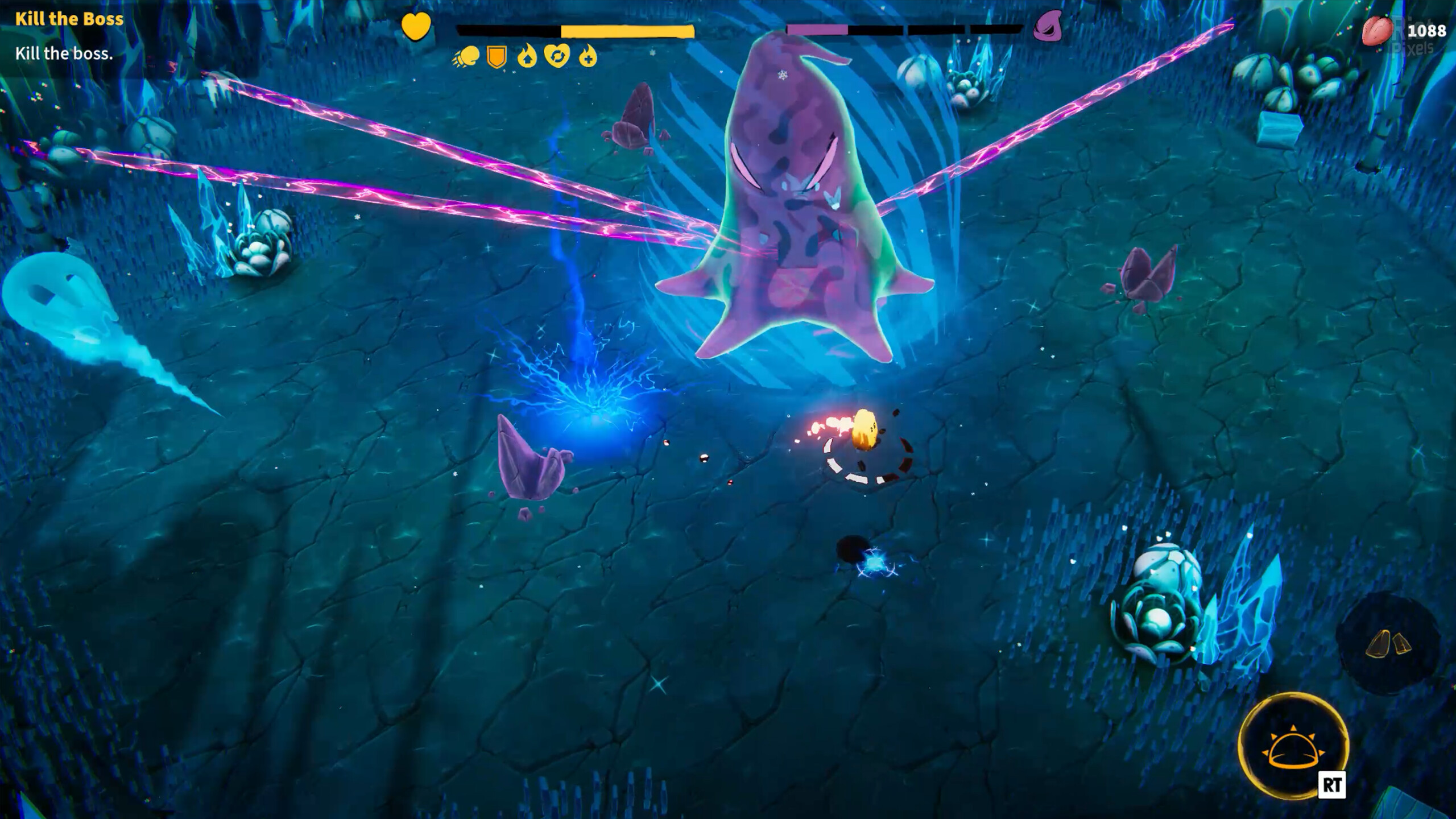
Task: Open the Kill the Boss objective tracker
Action: [x=69, y=19]
